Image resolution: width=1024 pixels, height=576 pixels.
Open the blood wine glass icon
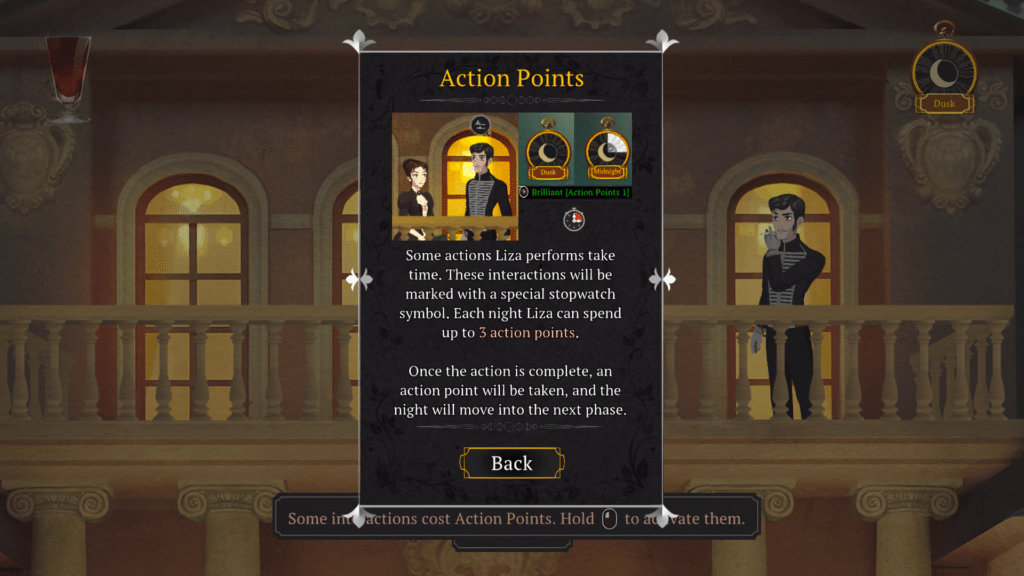(x=68, y=76)
